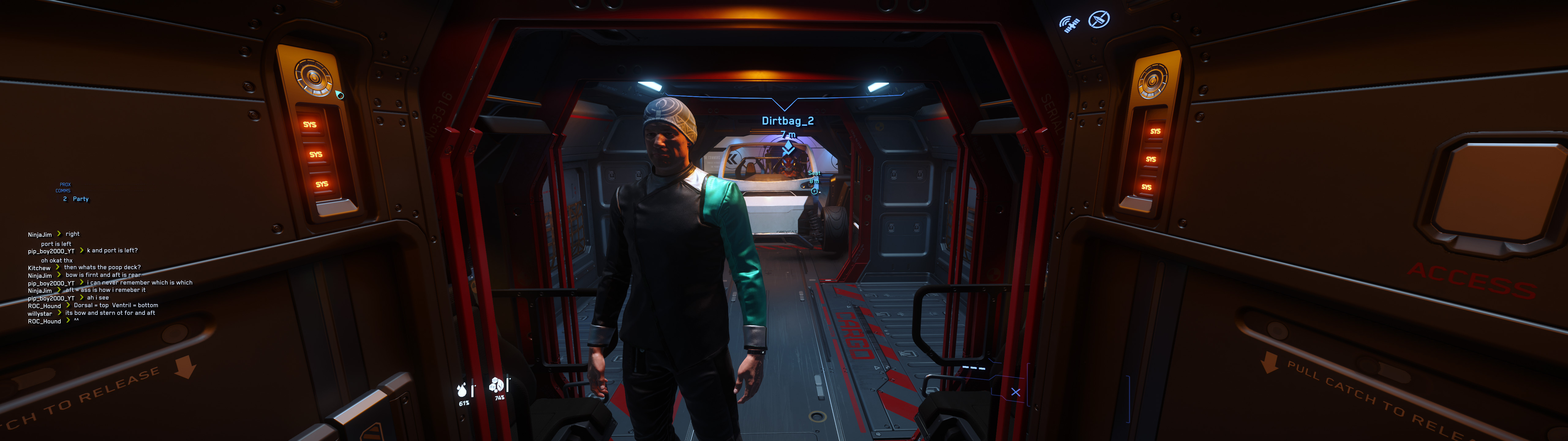The width and height of the screenshot is (1568, 441).
Task: Click the ROC_Hound Dorsal/Ventril chat message
Action: [x=116, y=305]
